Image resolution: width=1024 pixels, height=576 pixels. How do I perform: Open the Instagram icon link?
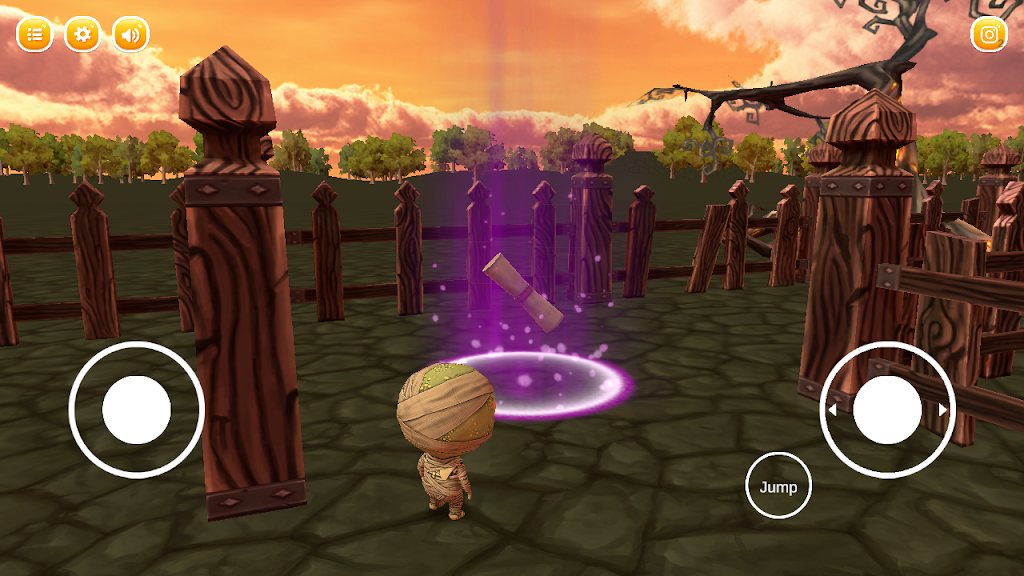pyautogui.click(x=989, y=35)
